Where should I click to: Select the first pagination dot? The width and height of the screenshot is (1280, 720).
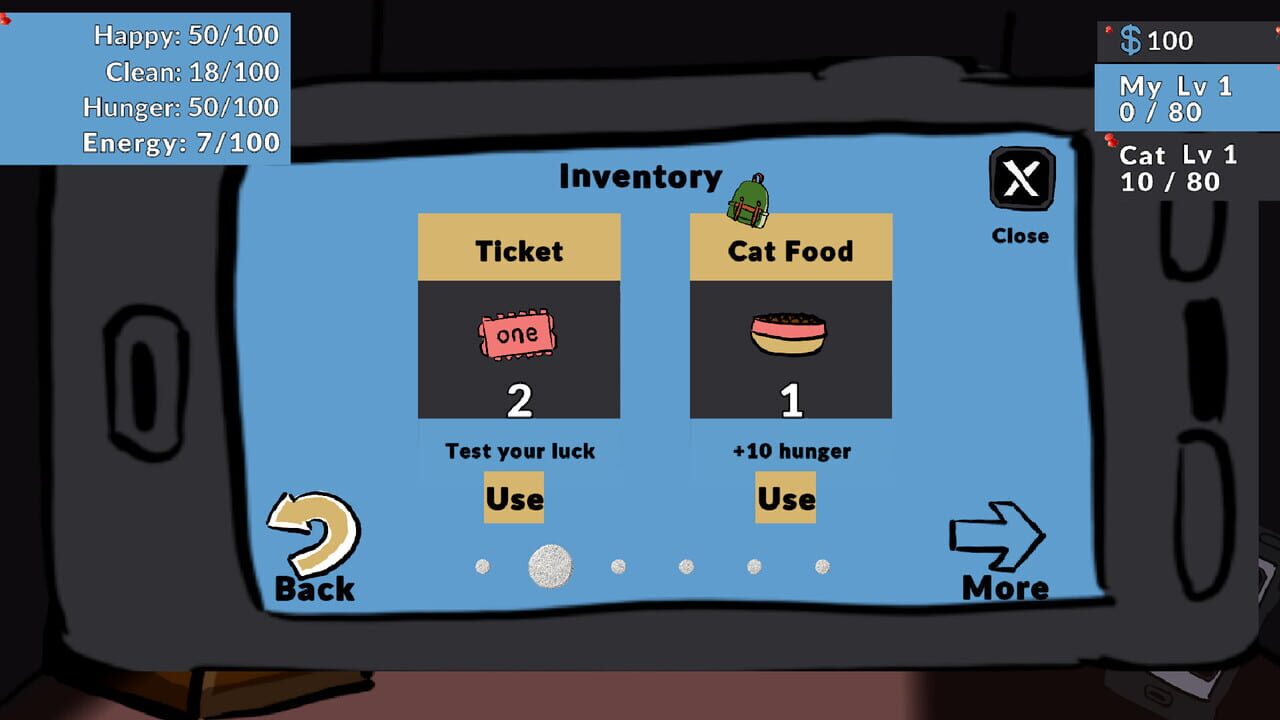[x=484, y=567]
